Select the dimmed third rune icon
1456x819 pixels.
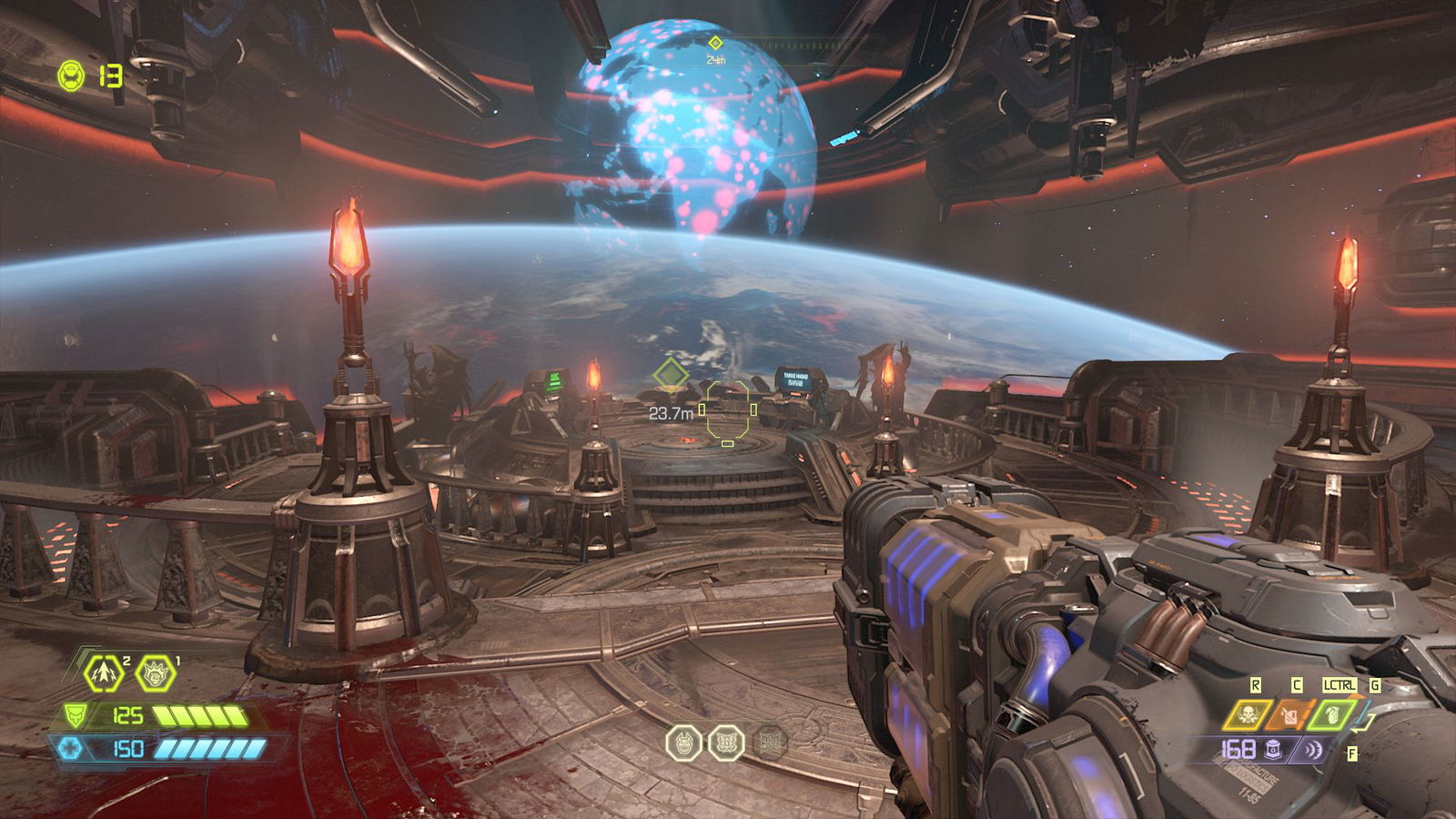[x=770, y=743]
